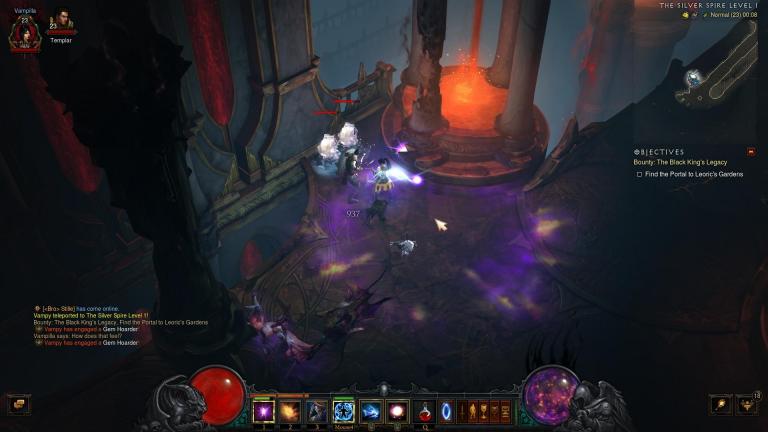The image size is (768, 432).
Task: Activate the blue glowing figure mouse skill
Action: [x=343, y=411]
